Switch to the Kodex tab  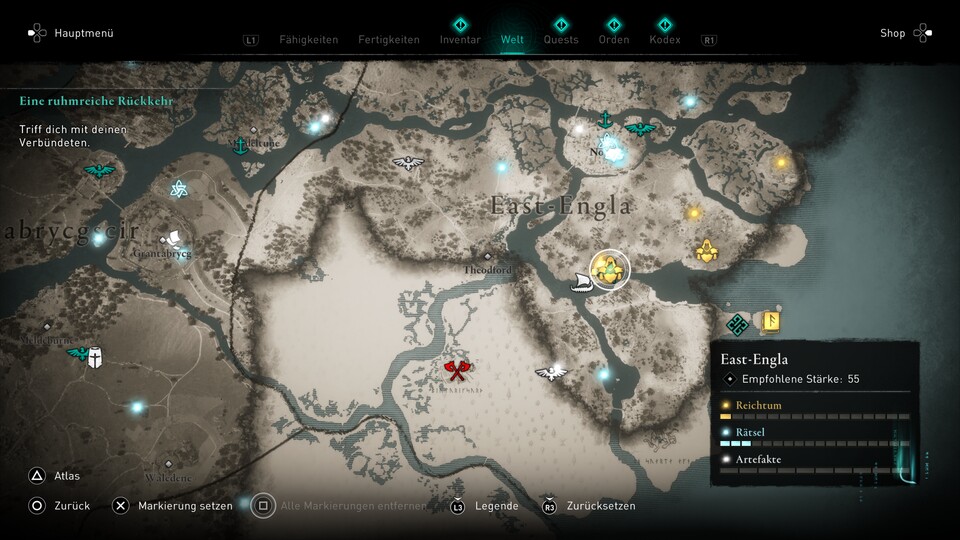click(x=664, y=40)
